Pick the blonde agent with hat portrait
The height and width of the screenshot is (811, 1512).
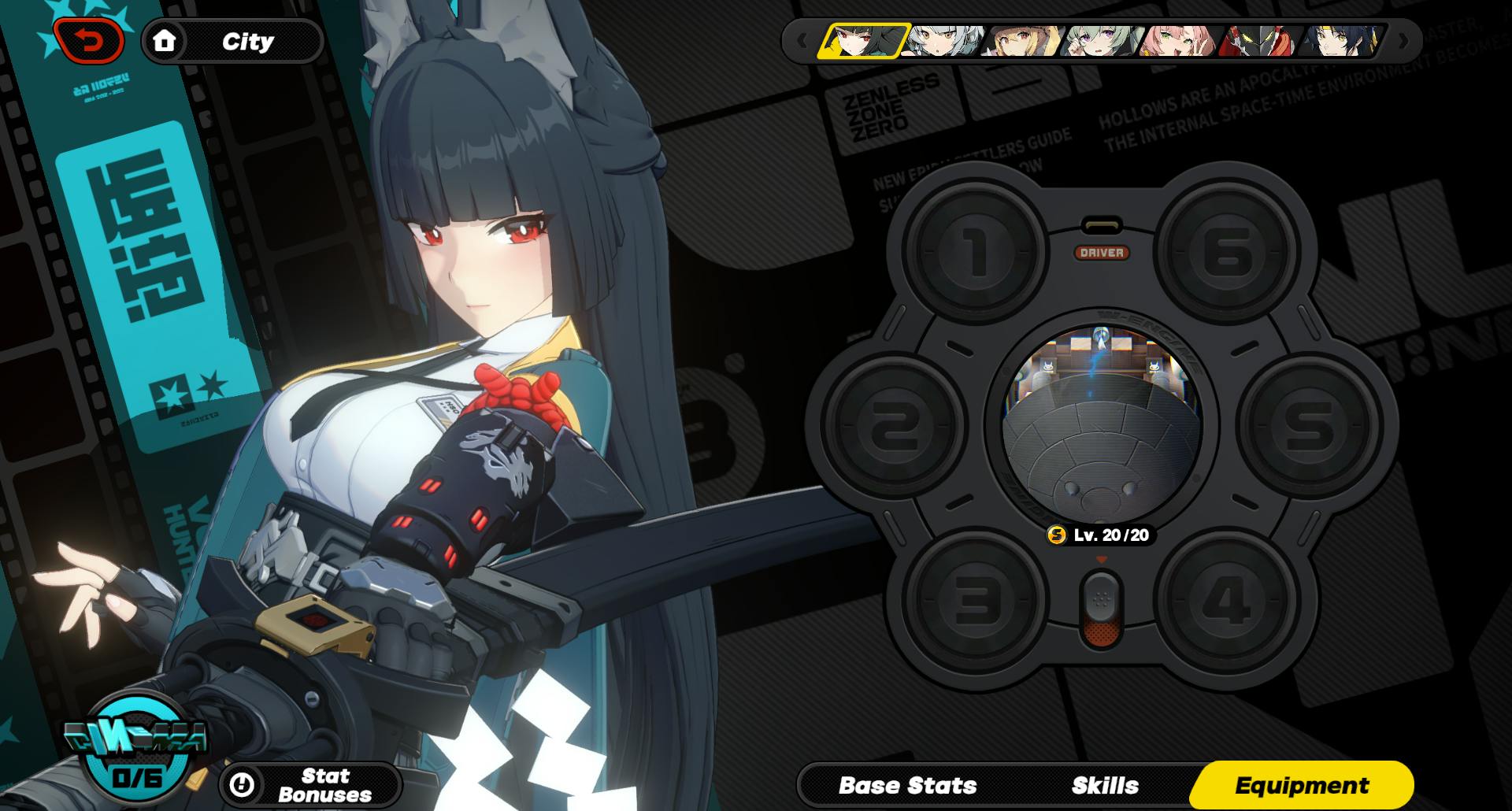tap(1024, 41)
